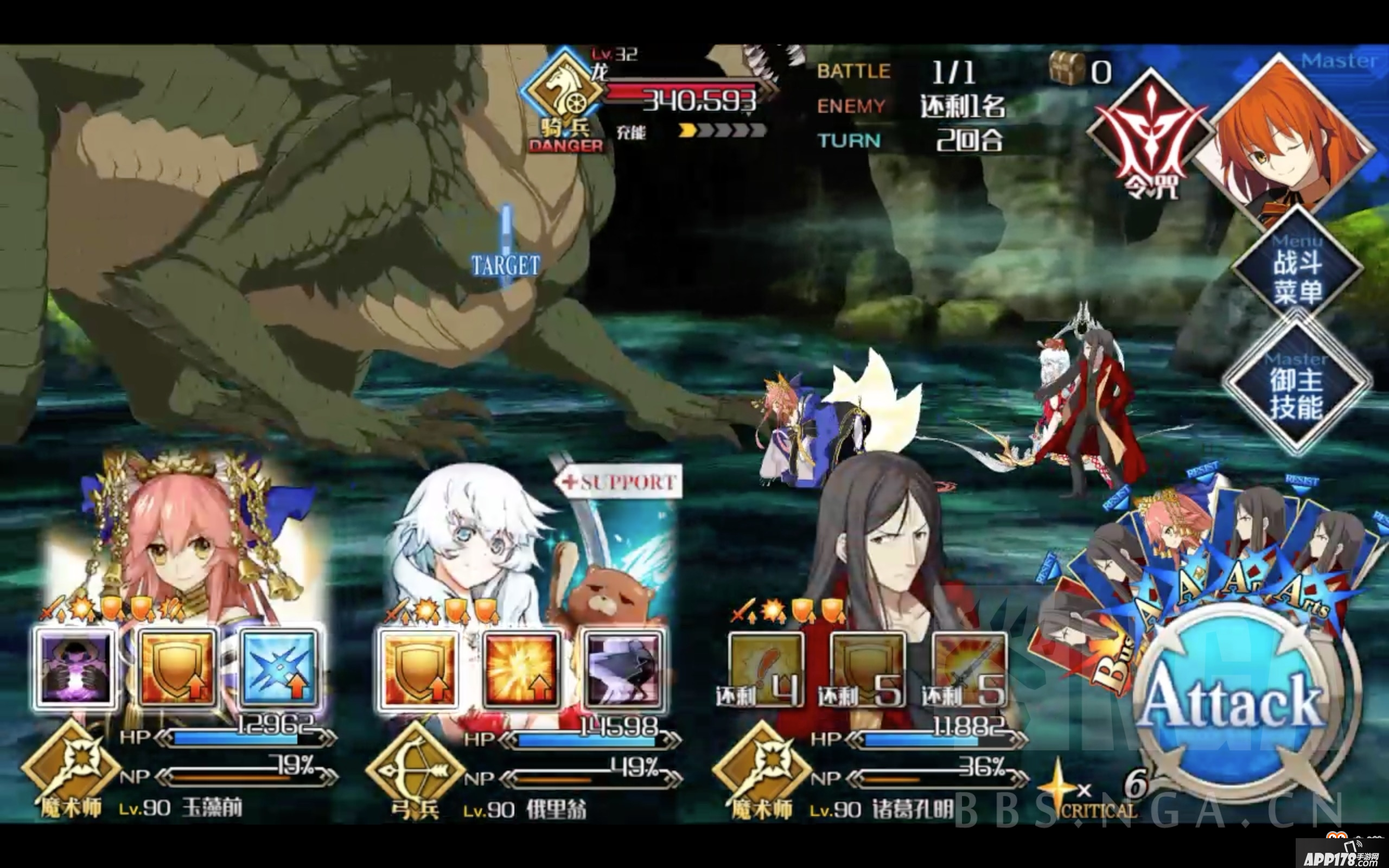This screenshot has width=1389, height=868.
Task: Activate Tamamo's first skill with purple curse icon
Action: (78, 669)
